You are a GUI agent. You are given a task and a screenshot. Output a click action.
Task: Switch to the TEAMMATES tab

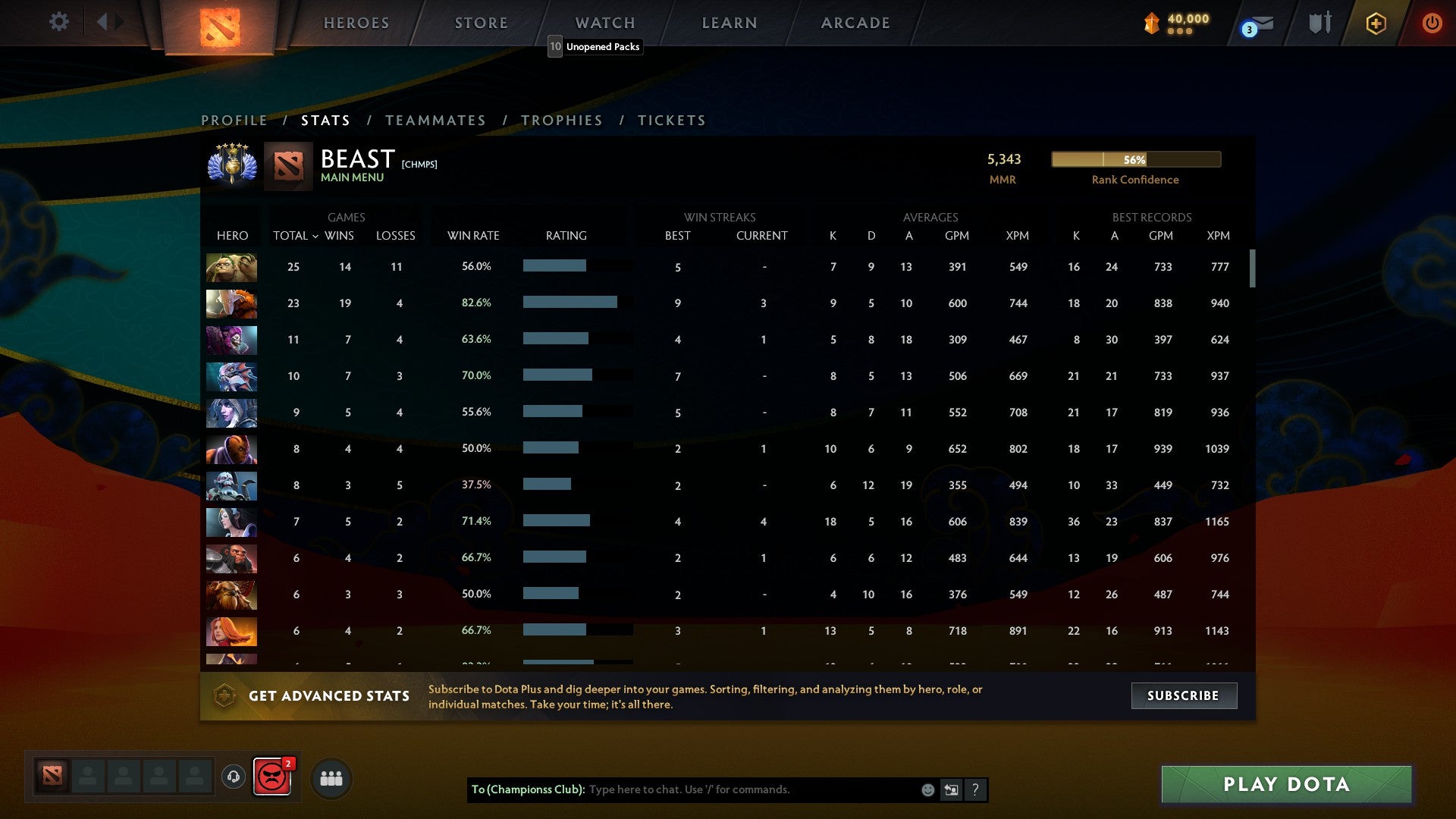pyautogui.click(x=436, y=120)
